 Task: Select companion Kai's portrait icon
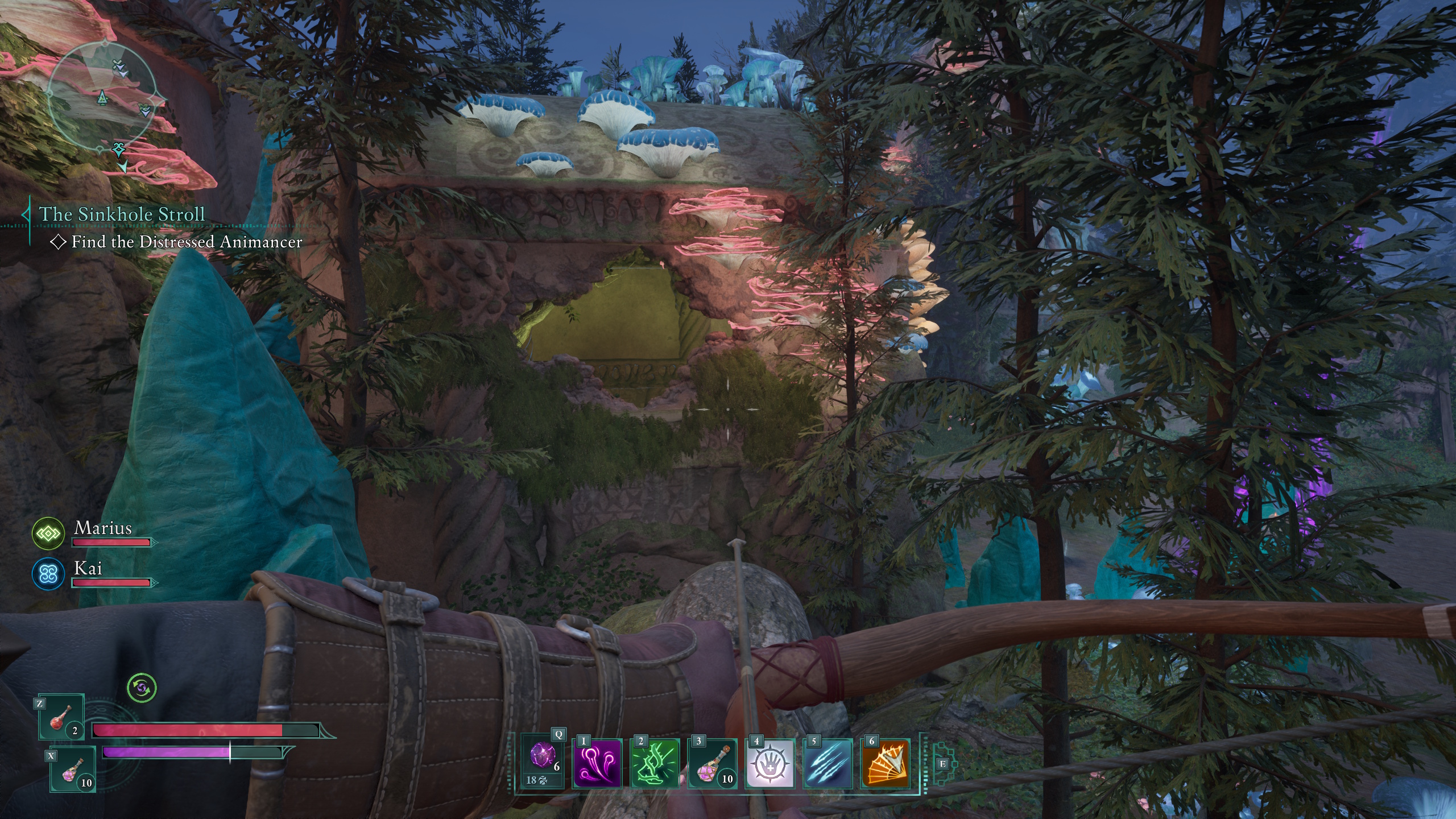click(48, 574)
